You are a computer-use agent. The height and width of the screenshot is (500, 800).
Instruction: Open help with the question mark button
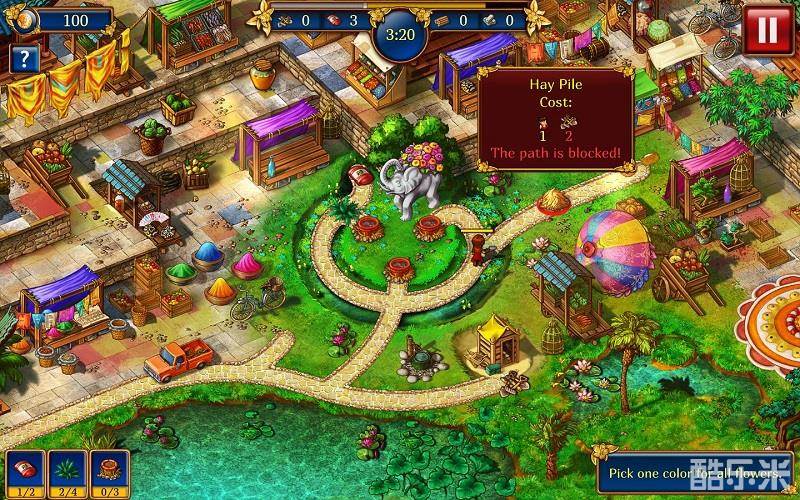[23, 58]
